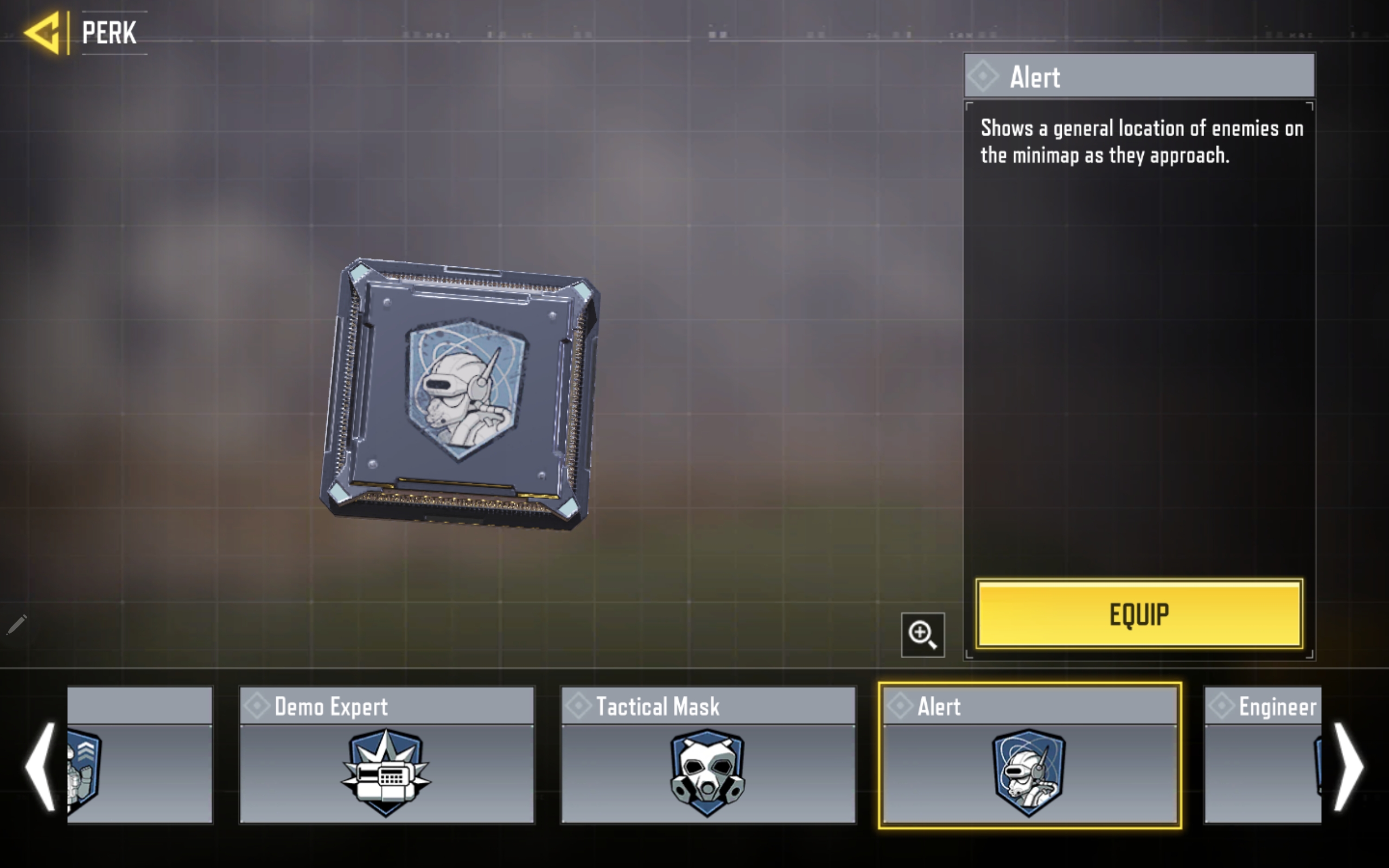Viewport: 1389px width, 868px height.
Task: Go back from the Perk screen
Action: pyautogui.click(x=42, y=33)
